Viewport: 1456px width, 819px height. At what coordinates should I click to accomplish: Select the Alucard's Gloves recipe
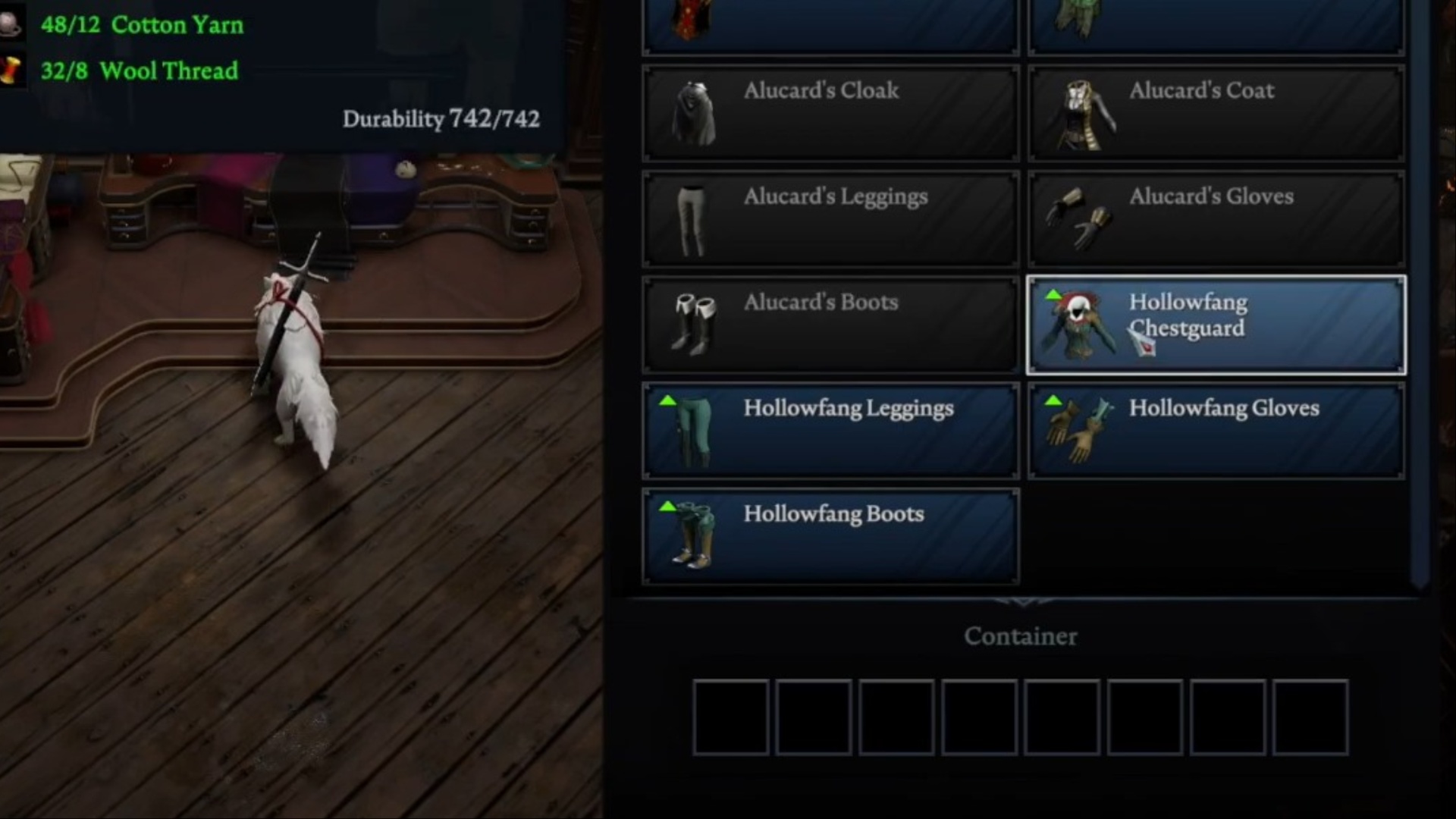point(1216,219)
